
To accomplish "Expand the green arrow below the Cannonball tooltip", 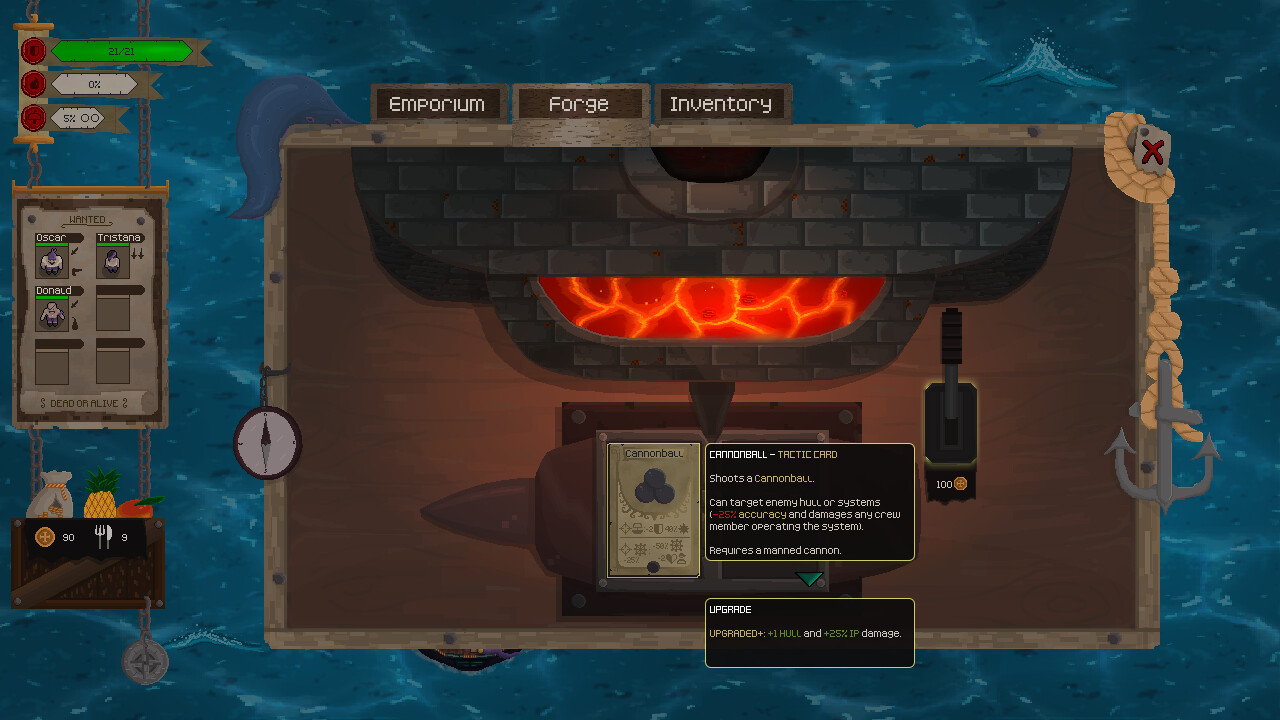I will 808,578.
